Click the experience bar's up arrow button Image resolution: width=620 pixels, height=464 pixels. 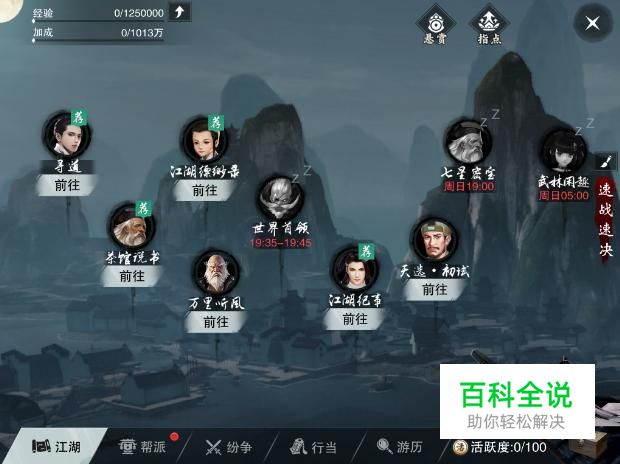click(x=179, y=12)
